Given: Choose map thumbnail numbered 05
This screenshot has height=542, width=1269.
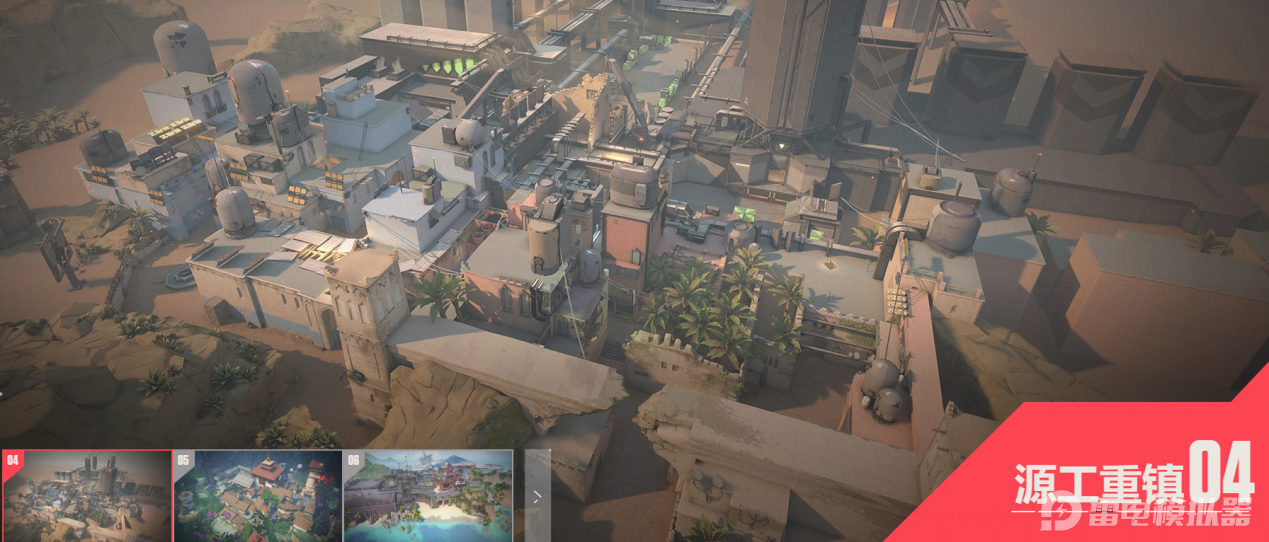Looking at the screenshot, I should click(257, 495).
